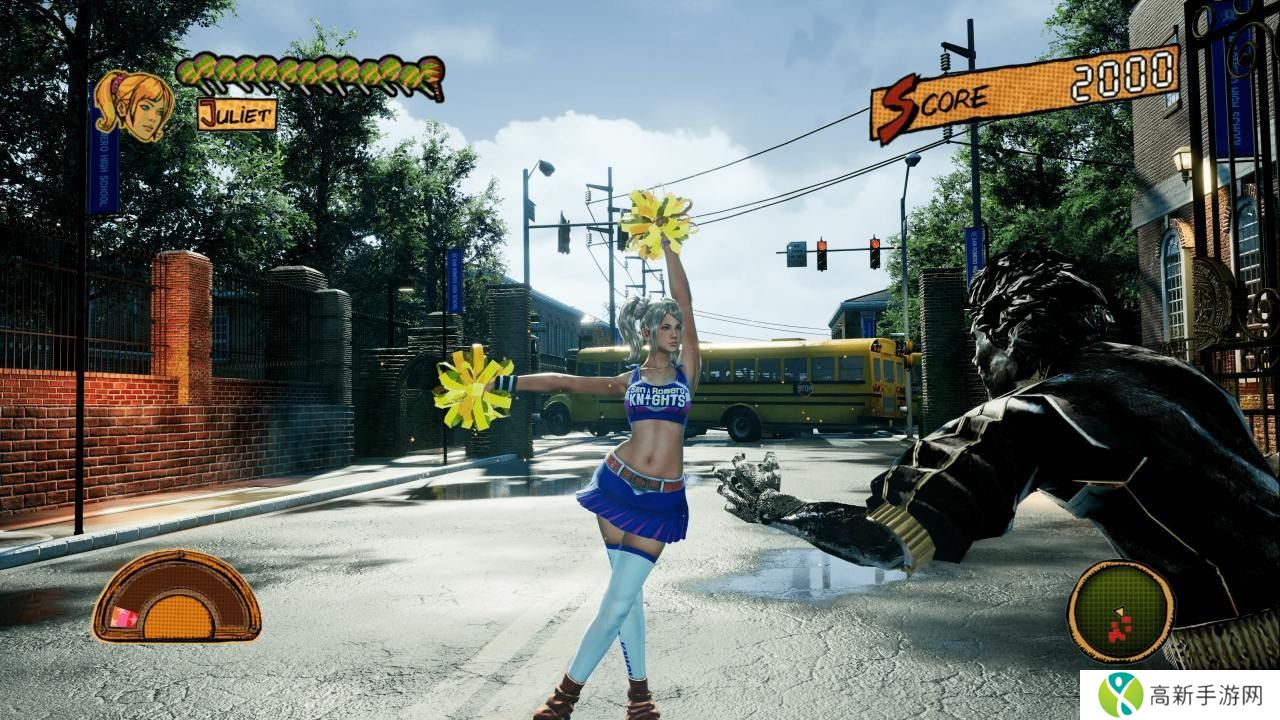Viewport: 1280px width, 720px height.
Task: Open the circular green minimap
Action: [1120, 610]
